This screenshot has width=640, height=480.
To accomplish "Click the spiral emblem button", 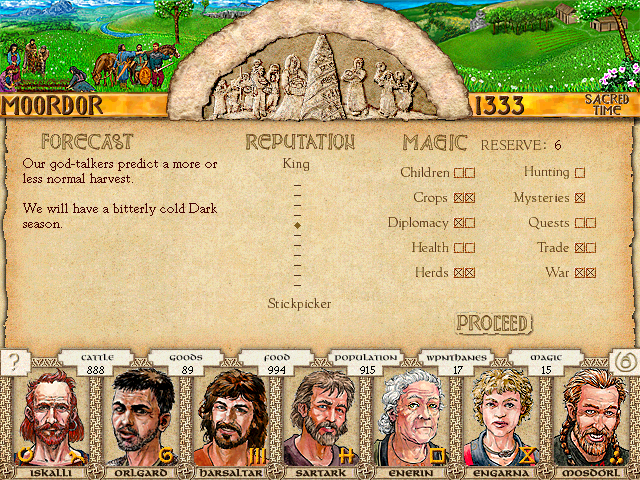I will [621, 362].
